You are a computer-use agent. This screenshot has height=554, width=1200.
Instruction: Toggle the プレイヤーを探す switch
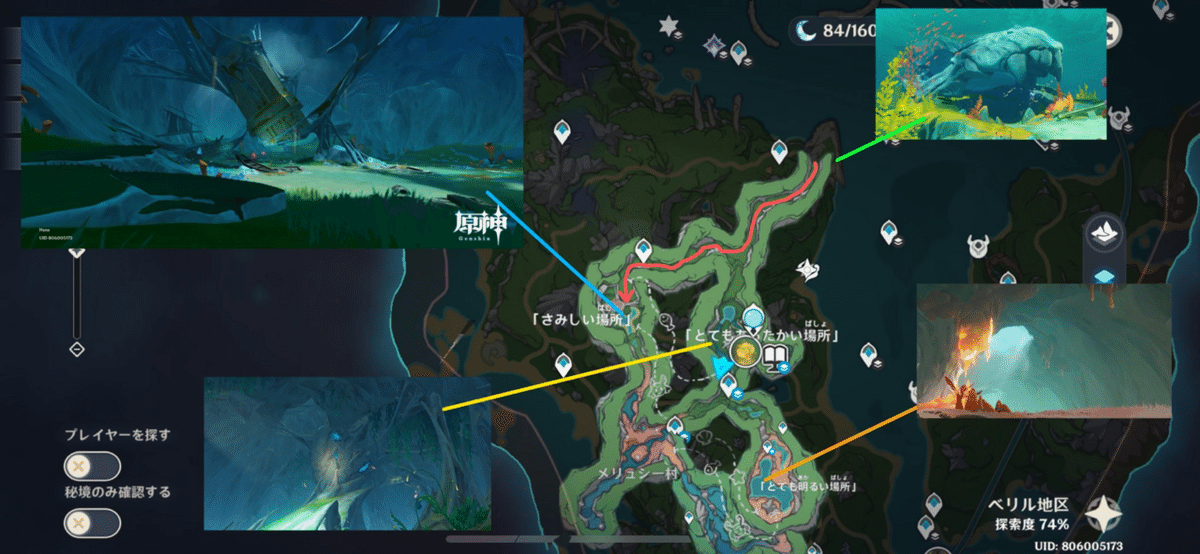pos(92,466)
